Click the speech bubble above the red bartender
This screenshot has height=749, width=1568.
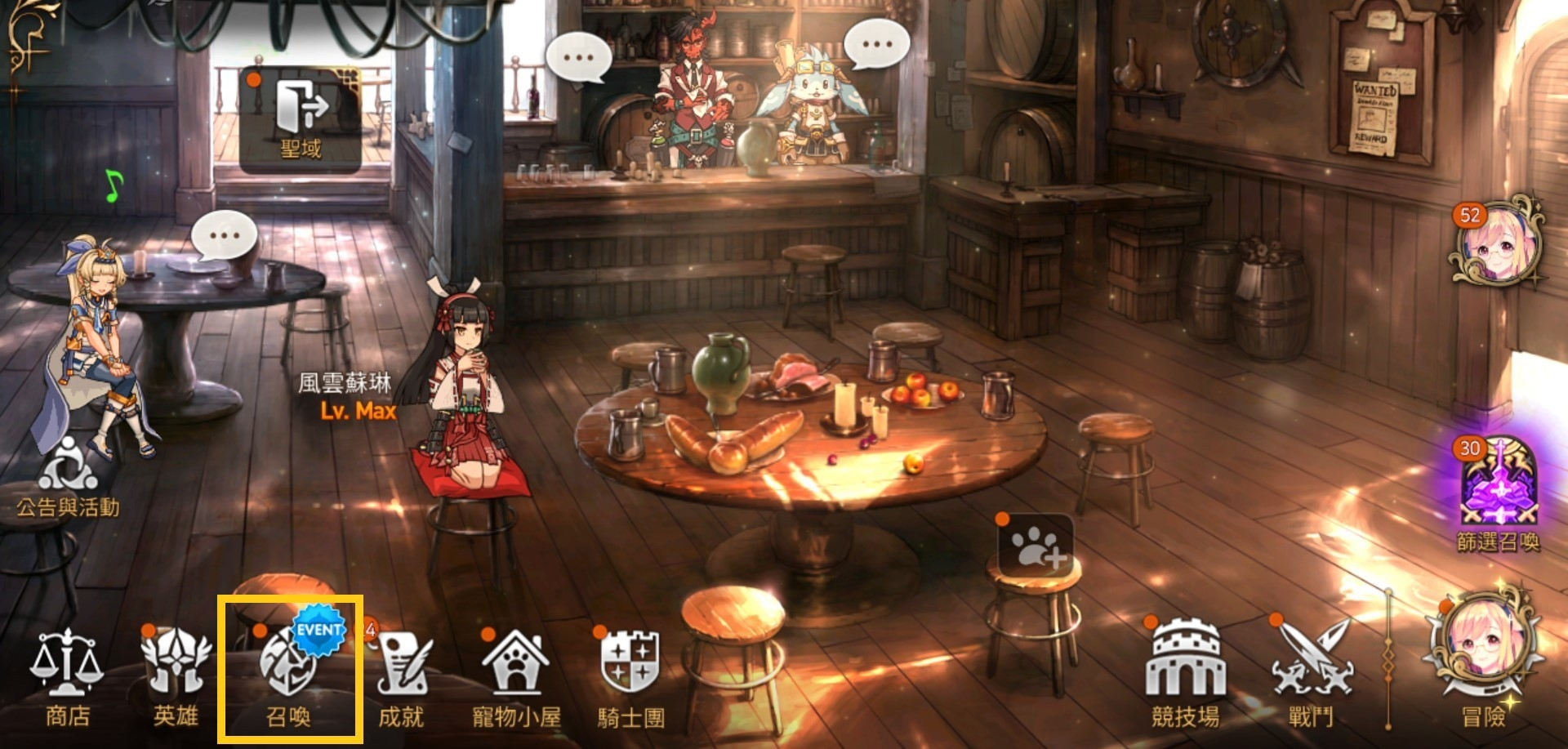click(578, 57)
